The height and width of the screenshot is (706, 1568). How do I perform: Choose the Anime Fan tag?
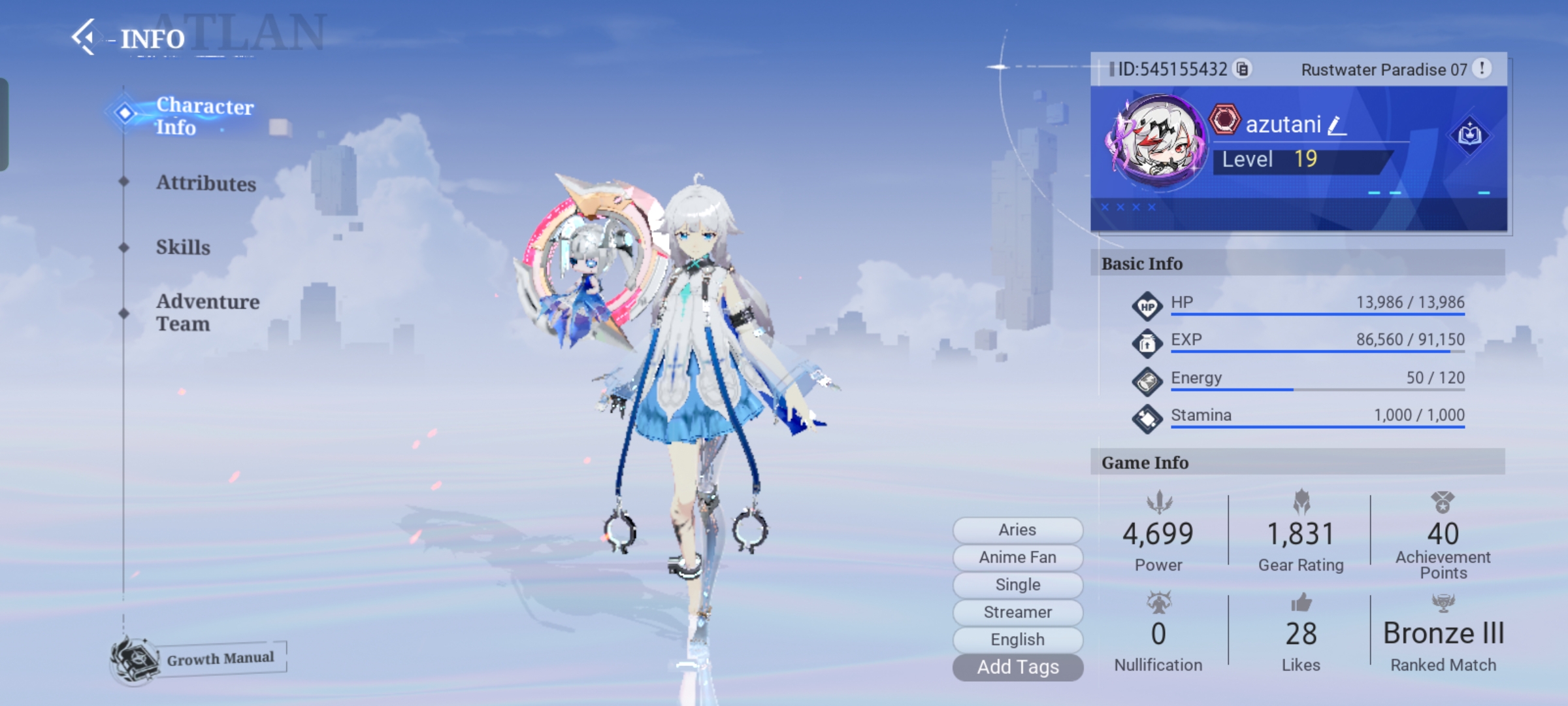(1017, 557)
